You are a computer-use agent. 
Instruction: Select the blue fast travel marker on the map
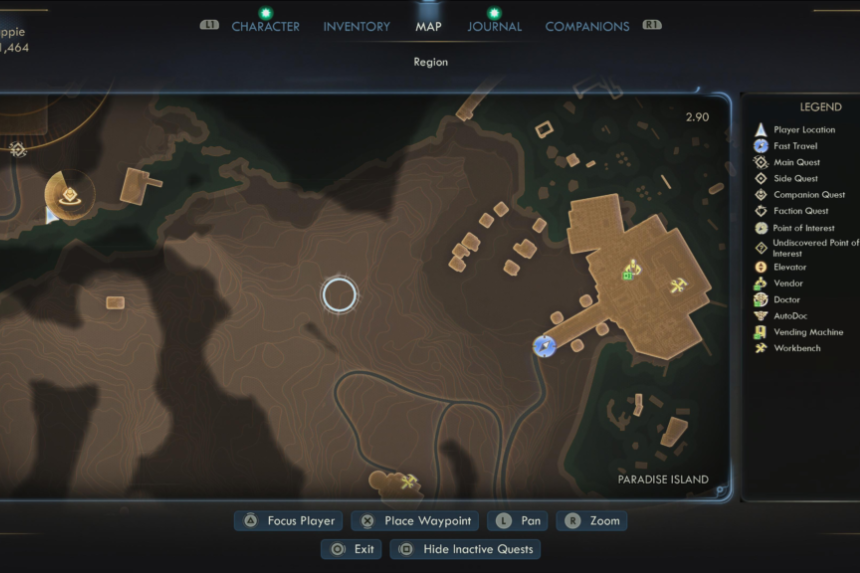click(544, 346)
